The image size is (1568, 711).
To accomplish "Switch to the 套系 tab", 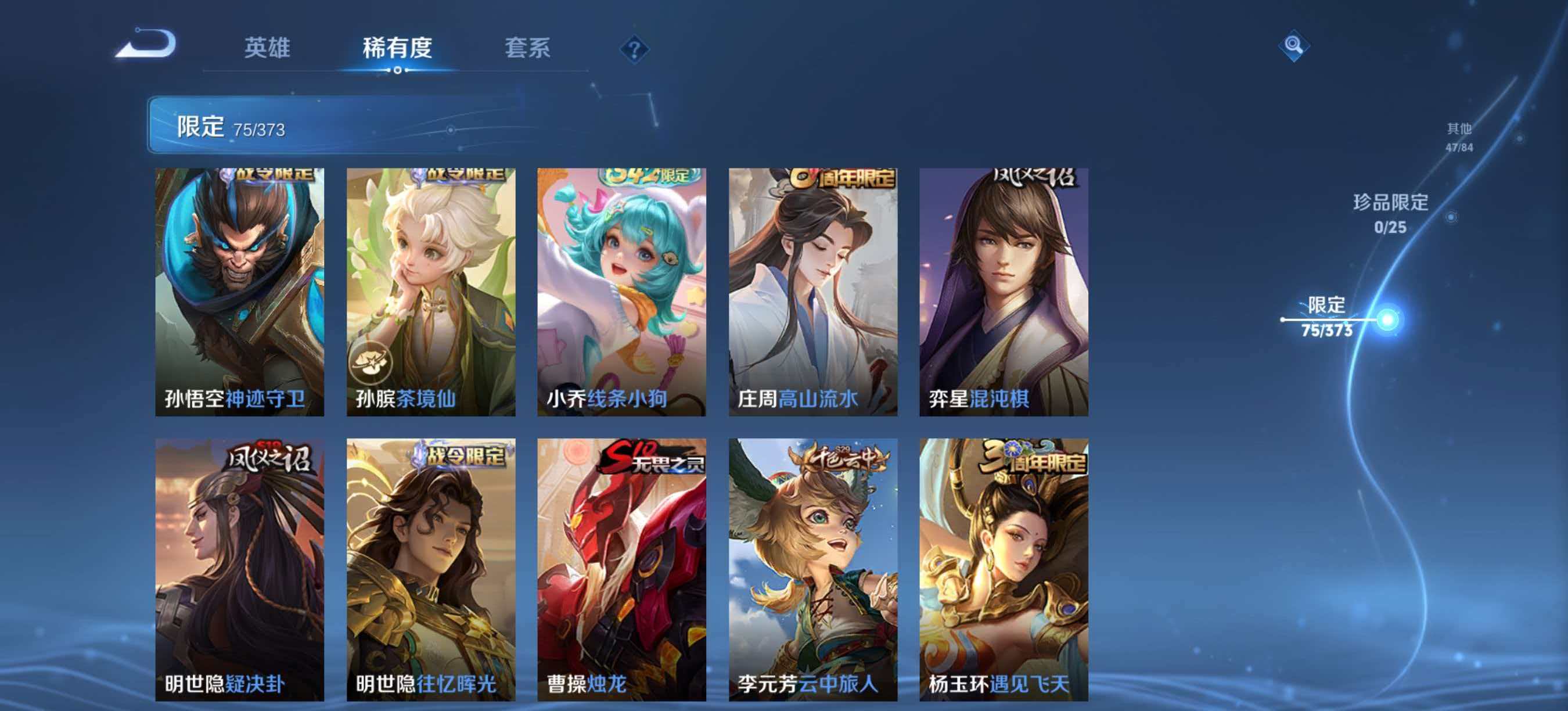I will pos(527,49).
